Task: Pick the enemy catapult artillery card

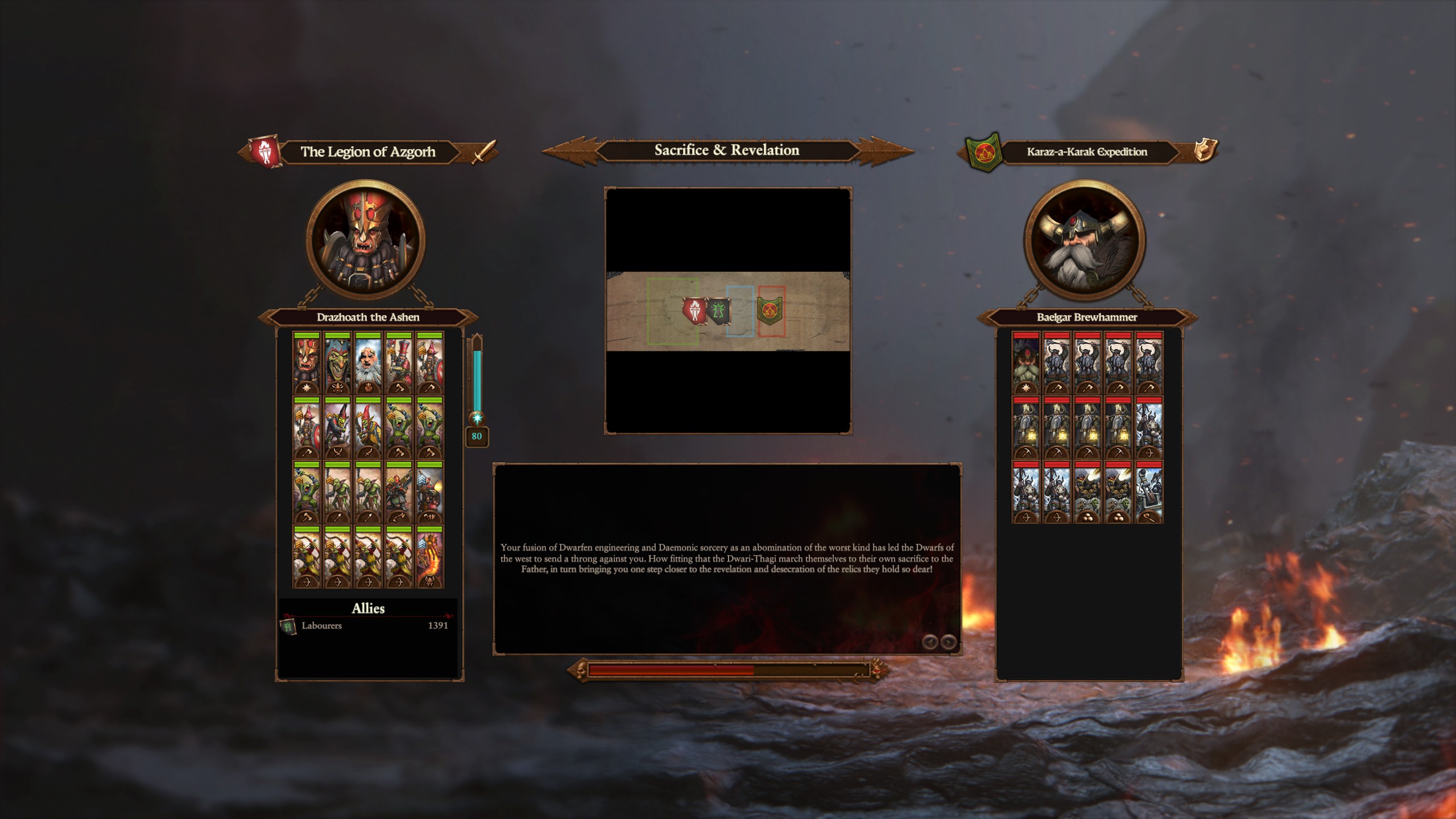Action: [x=1148, y=493]
